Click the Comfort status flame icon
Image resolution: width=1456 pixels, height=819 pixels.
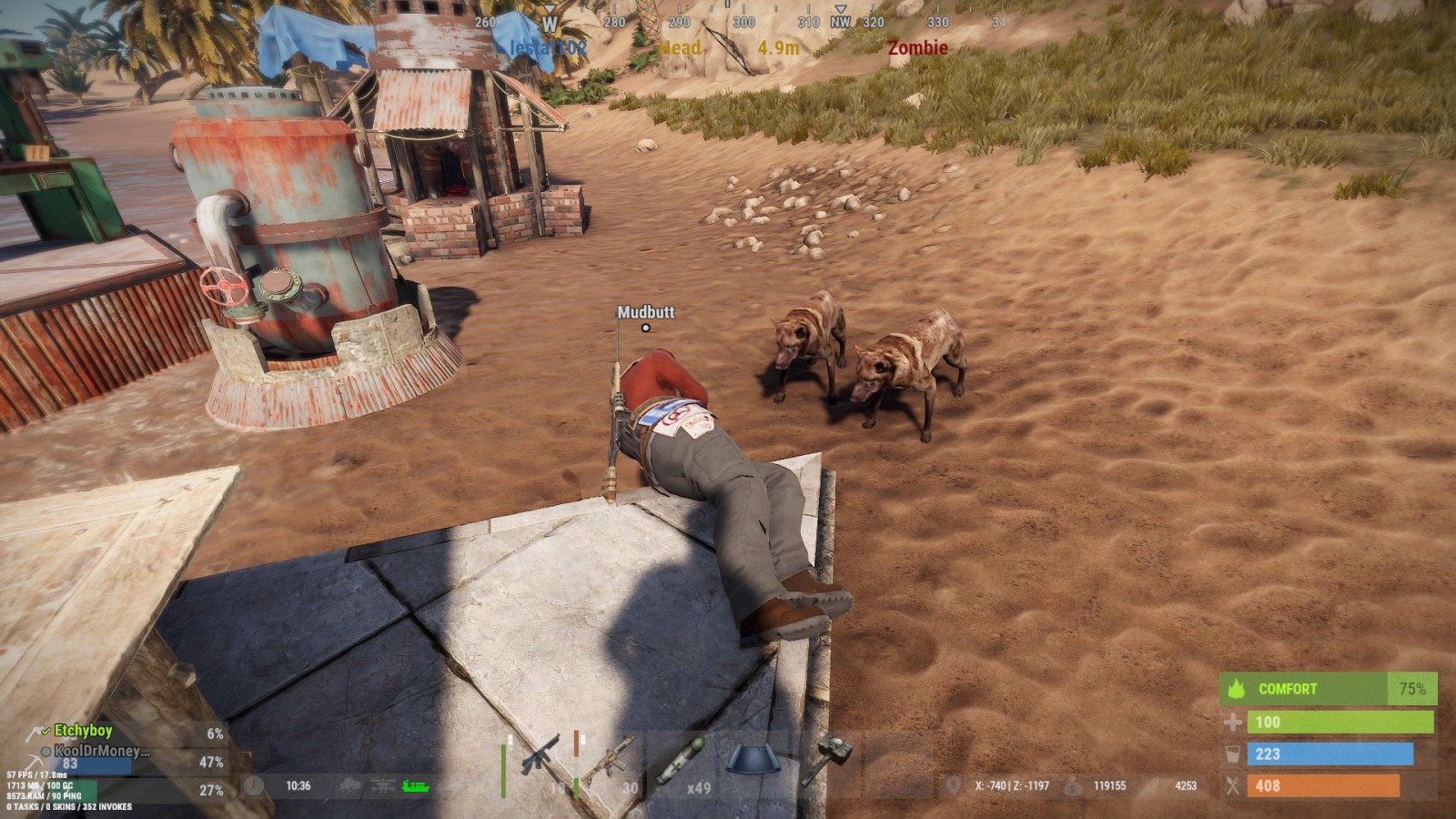(x=1237, y=689)
